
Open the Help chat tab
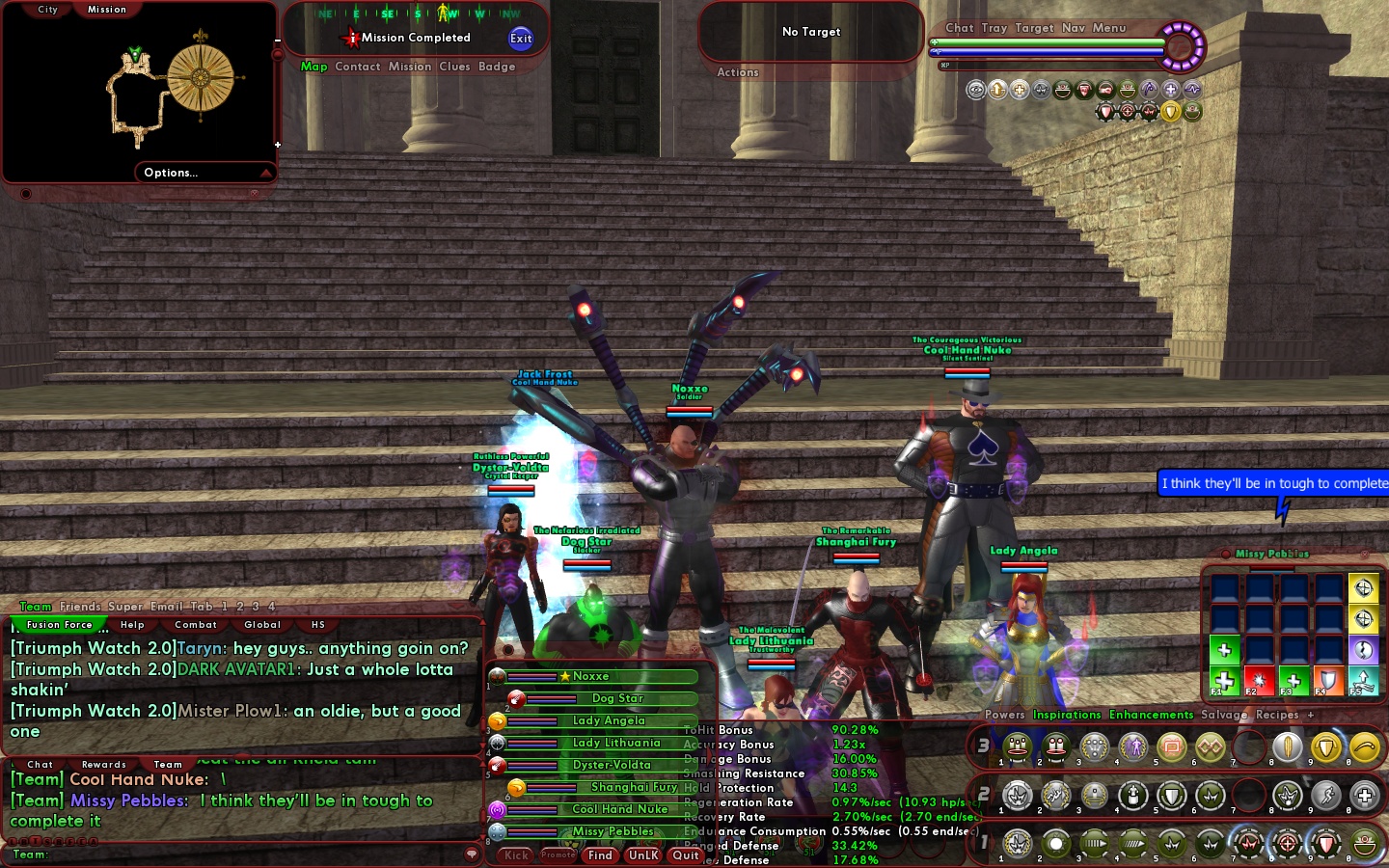tap(132, 625)
